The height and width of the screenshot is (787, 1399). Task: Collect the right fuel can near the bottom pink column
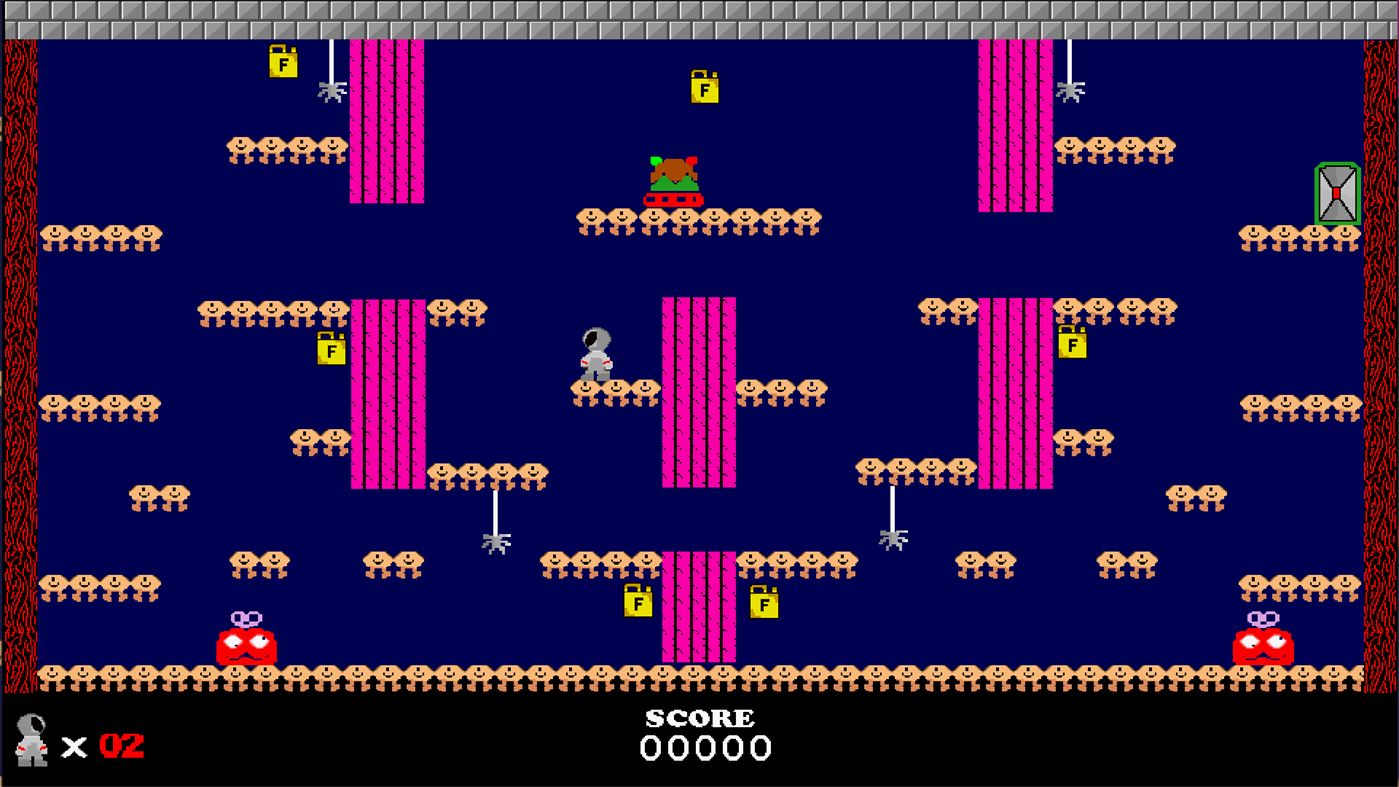pos(763,604)
